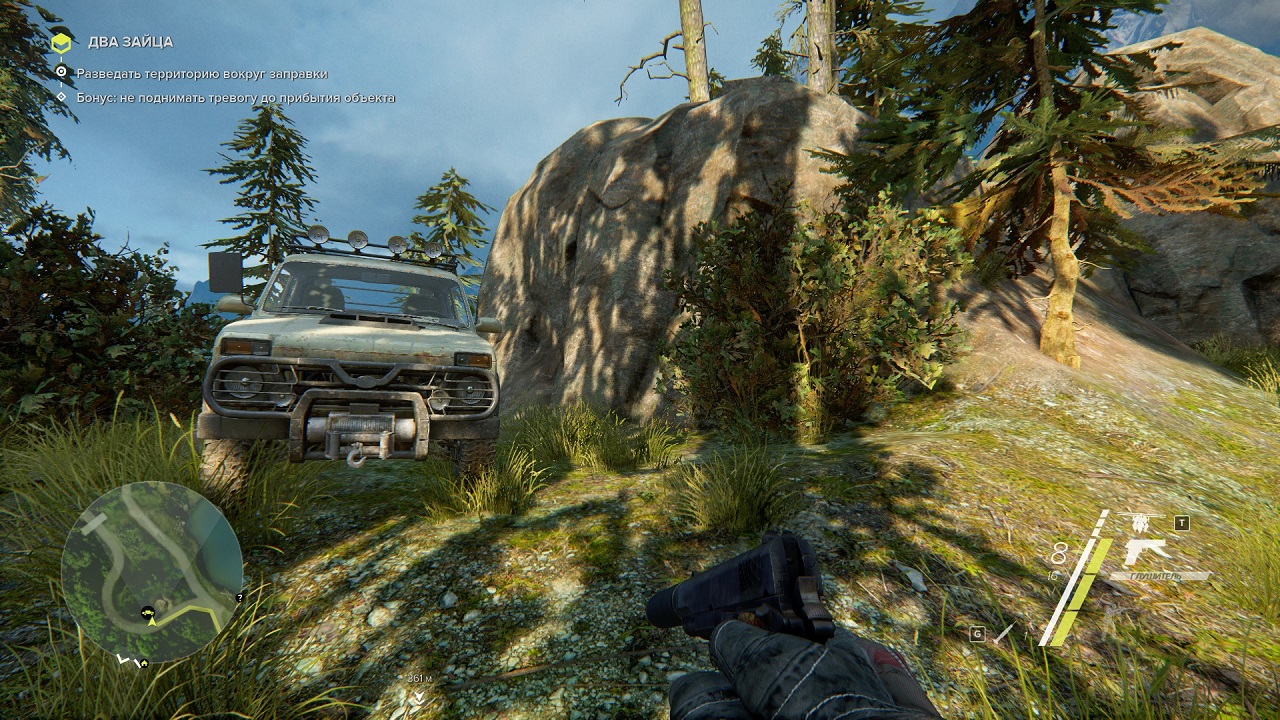Select the pistol weapon icon

click(1146, 551)
